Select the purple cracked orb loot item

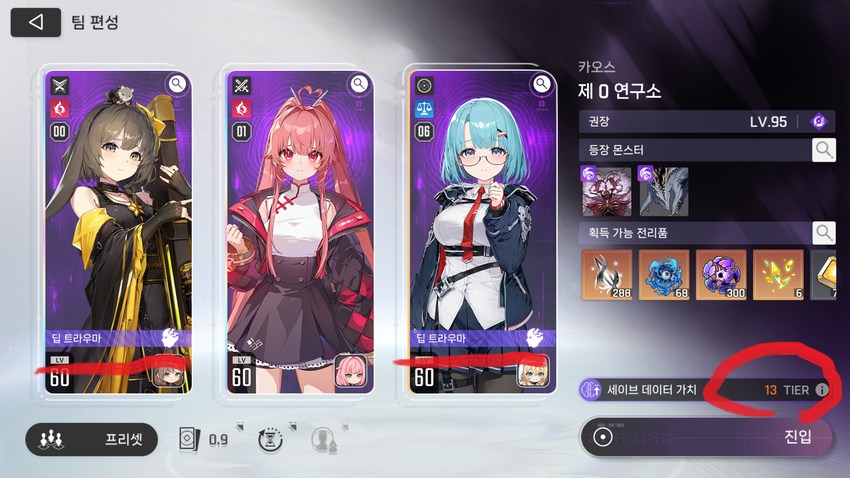pos(721,275)
